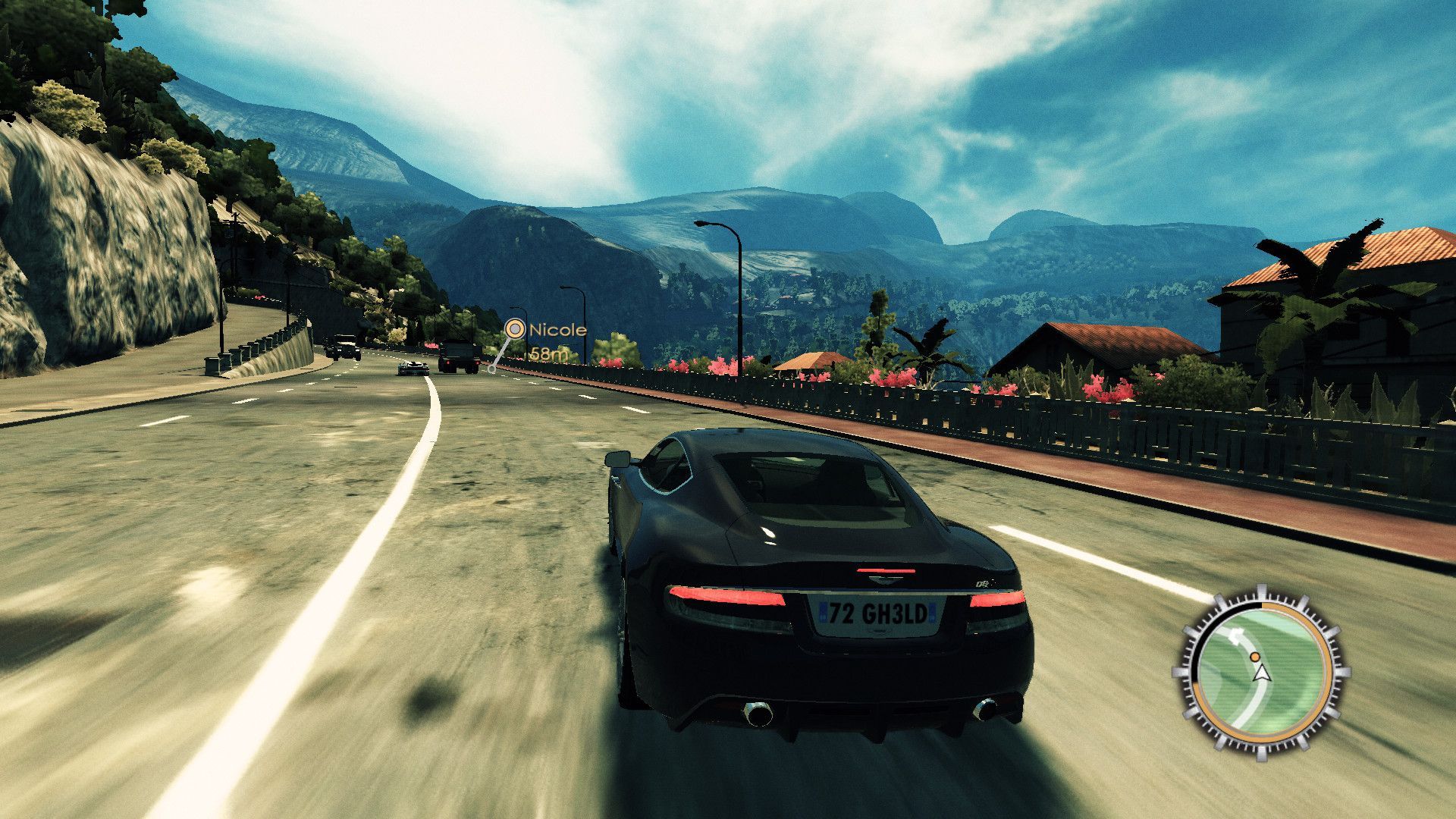Click the white player arrow on the minimap
Image resolution: width=1456 pixels, height=819 pixels.
pyautogui.click(x=1261, y=673)
